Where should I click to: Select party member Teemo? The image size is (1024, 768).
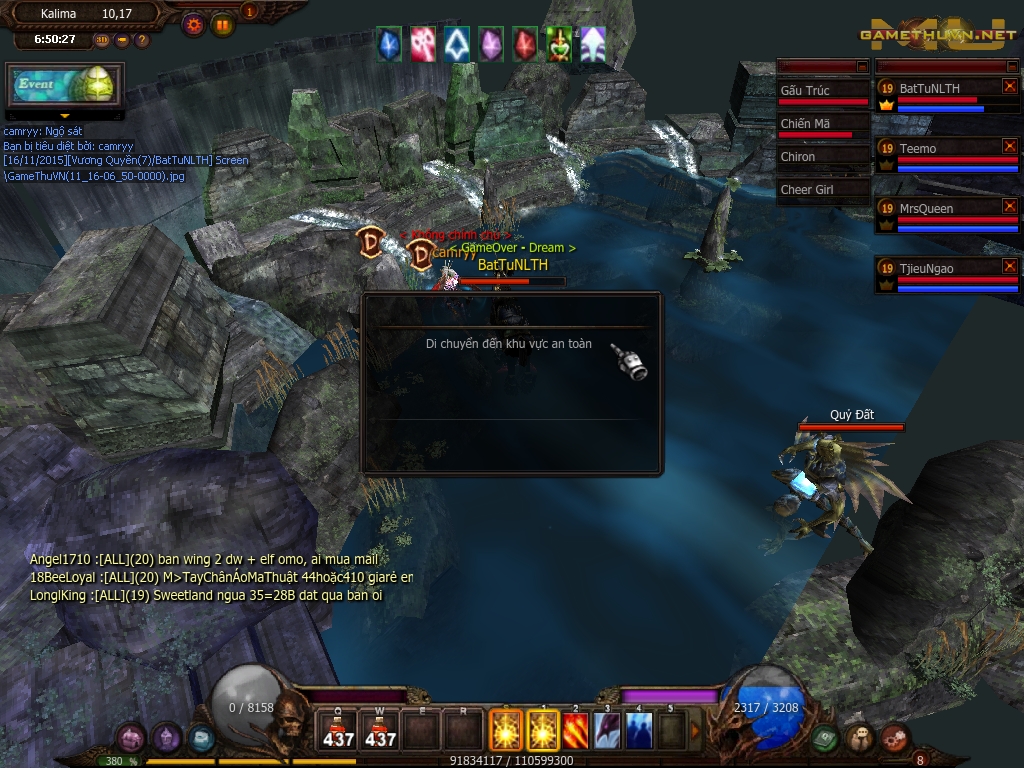940,149
